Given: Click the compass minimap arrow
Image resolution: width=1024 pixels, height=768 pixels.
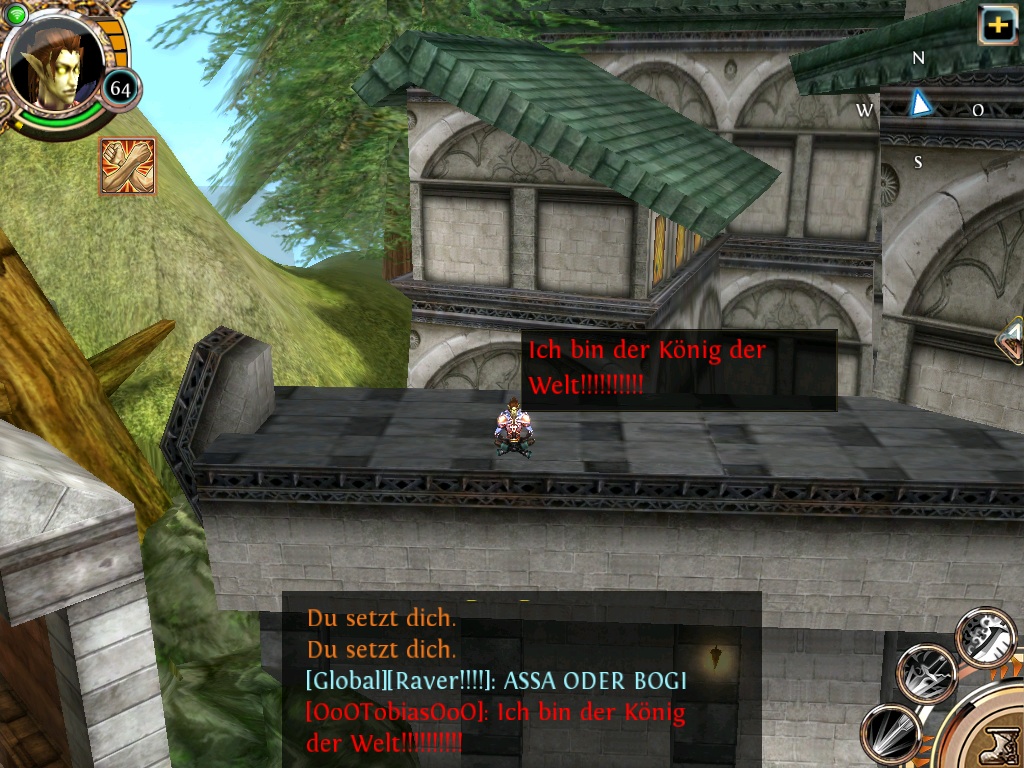Looking at the screenshot, I should coord(919,103).
